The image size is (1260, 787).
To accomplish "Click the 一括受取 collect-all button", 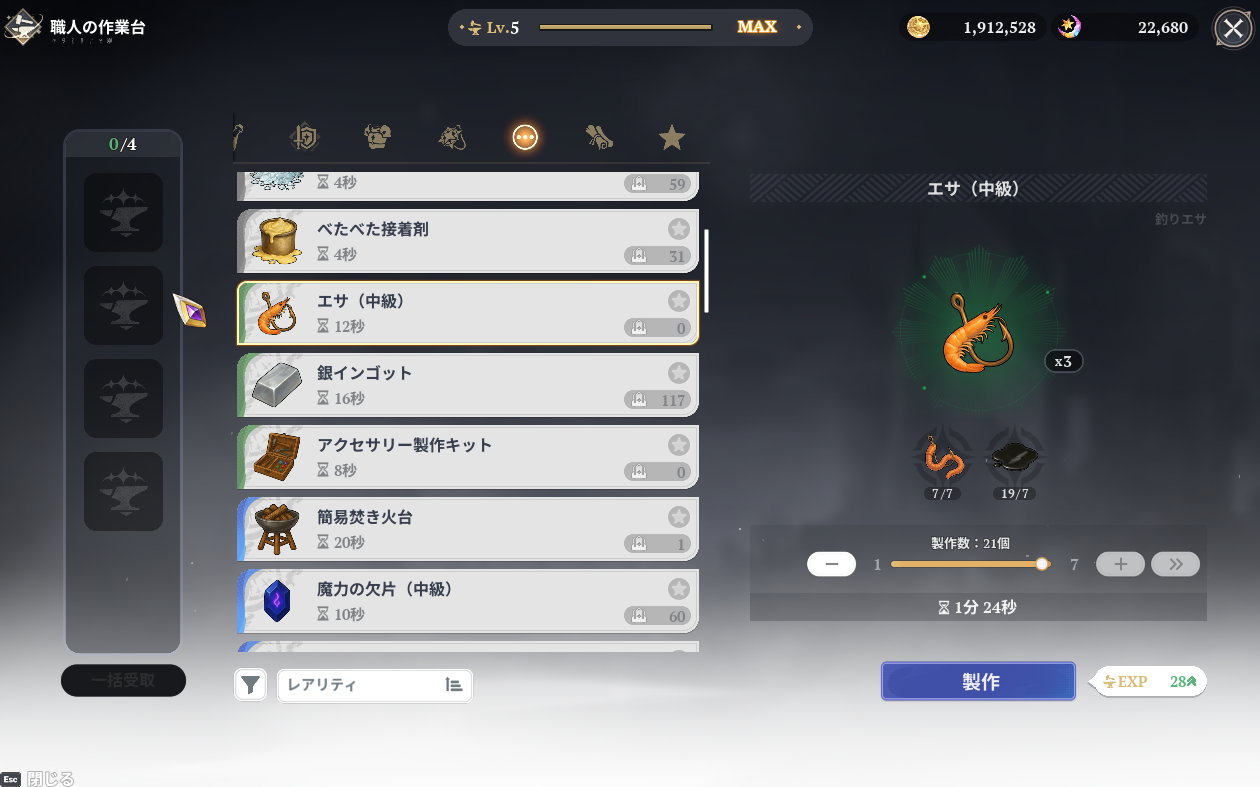I will click(123, 681).
